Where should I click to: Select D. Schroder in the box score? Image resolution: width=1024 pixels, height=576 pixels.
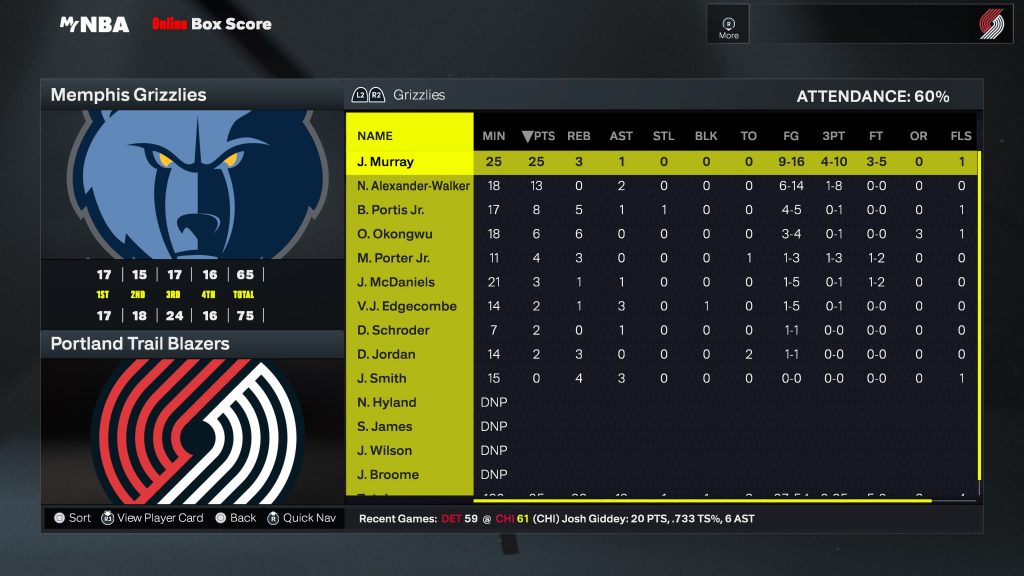[x=393, y=330]
